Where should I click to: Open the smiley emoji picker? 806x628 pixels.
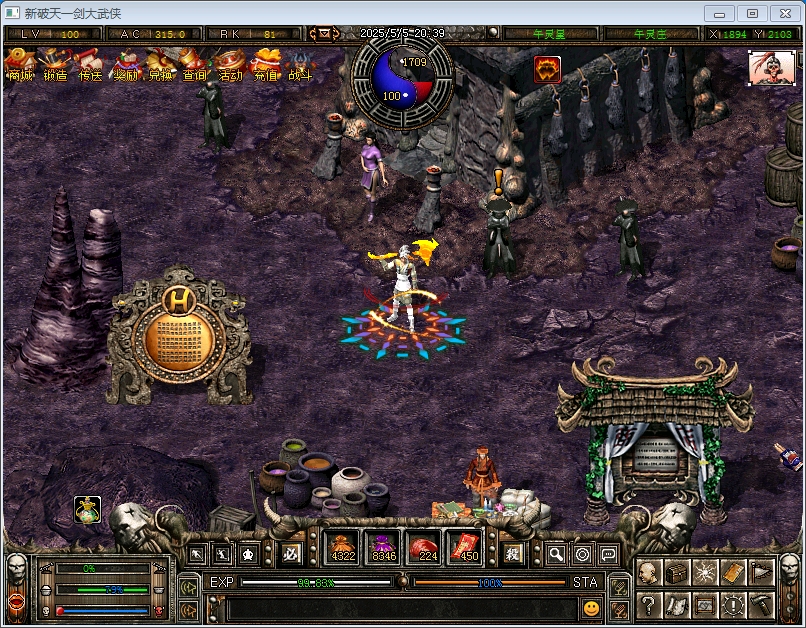[x=592, y=607]
